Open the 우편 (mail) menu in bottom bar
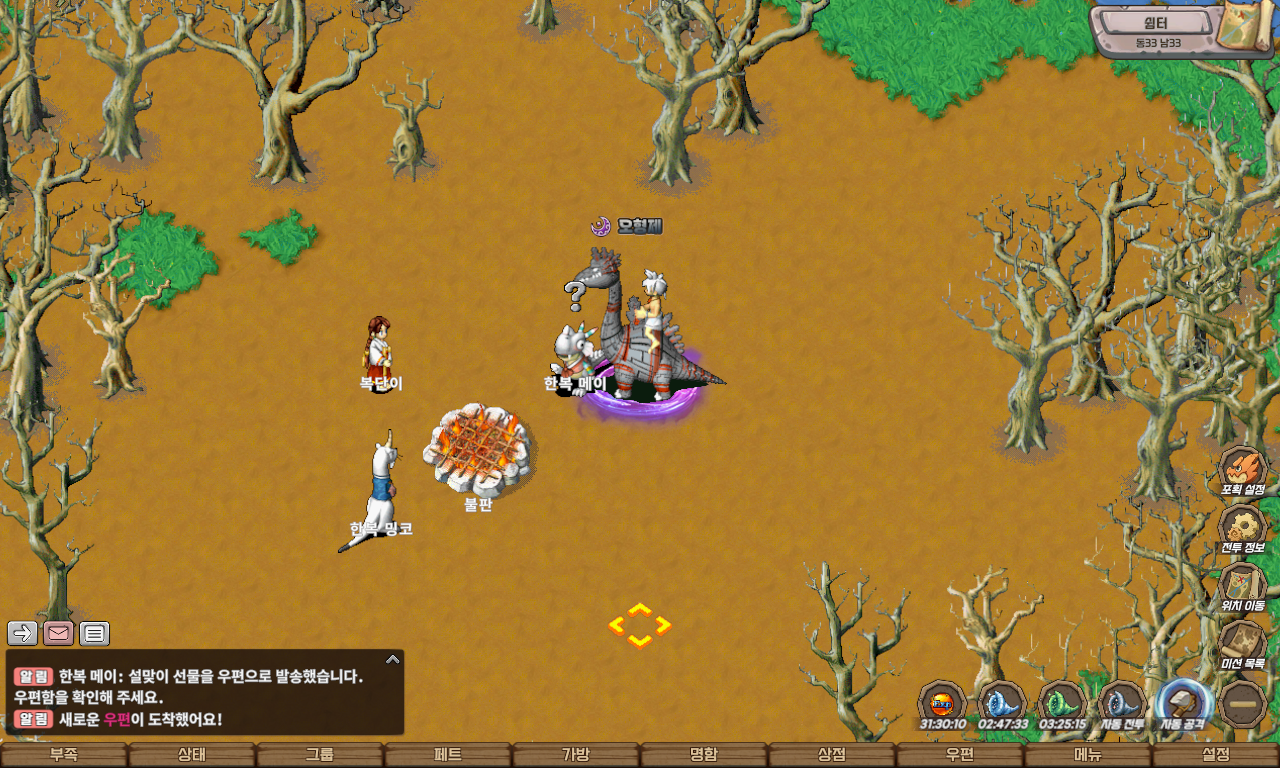The height and width of the screenshot is (768, 1280). point(960,755)
